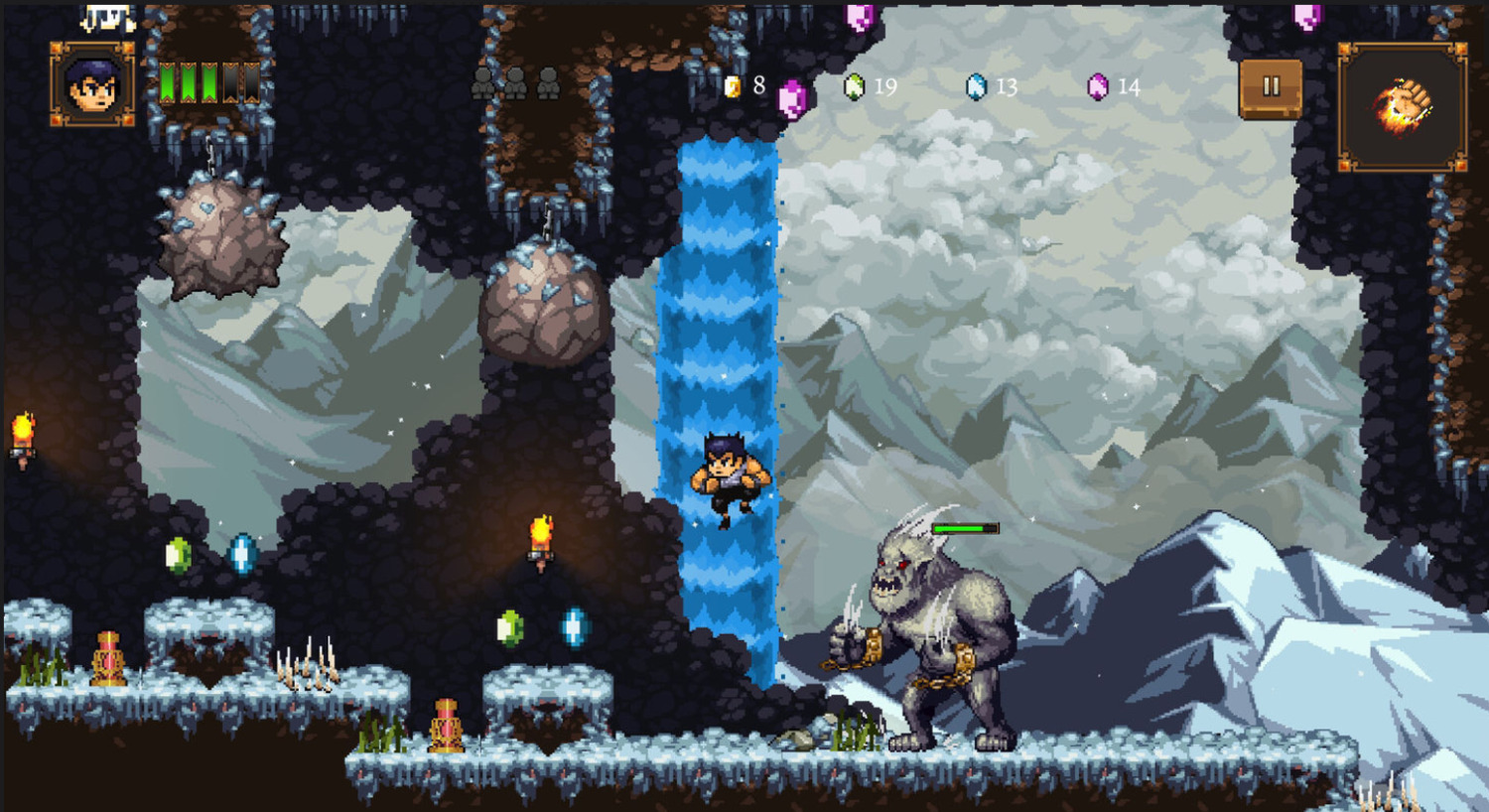Click the hero portrait icon

(92, 85)
